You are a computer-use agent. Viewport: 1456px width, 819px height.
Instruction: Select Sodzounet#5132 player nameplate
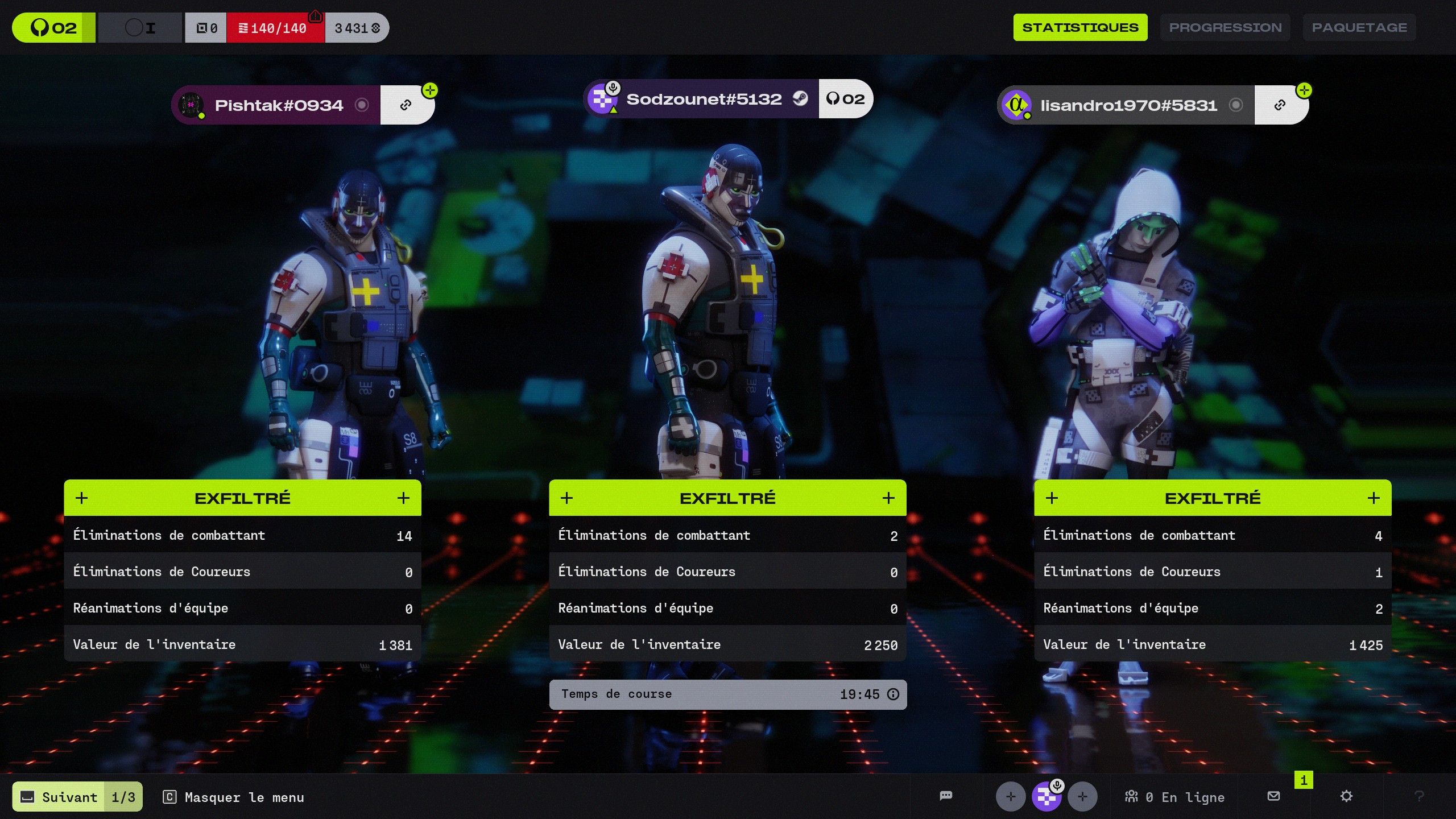pos(703,100)
